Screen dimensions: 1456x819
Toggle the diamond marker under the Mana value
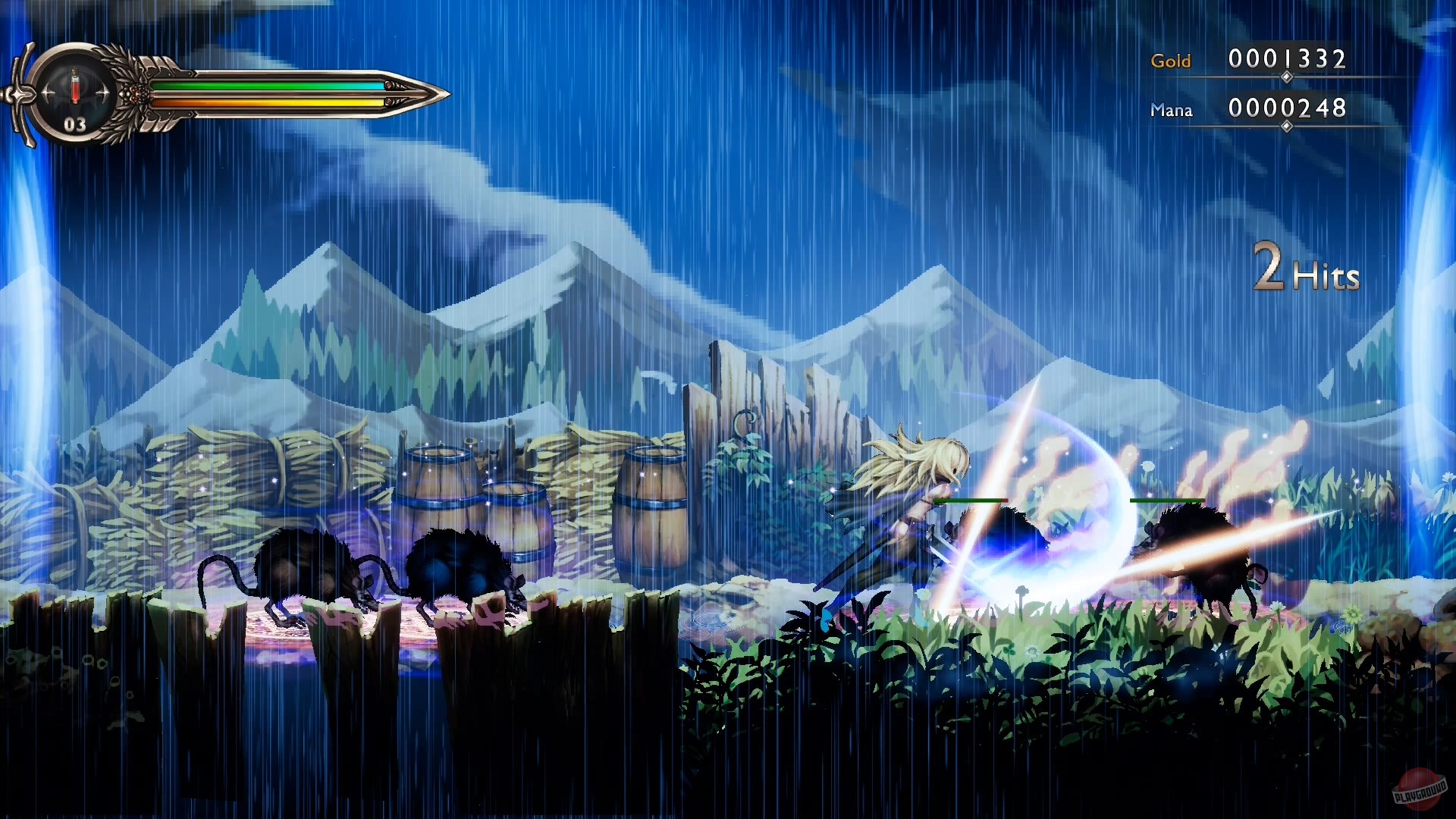pyautogui.click(x=1285, y=127)
